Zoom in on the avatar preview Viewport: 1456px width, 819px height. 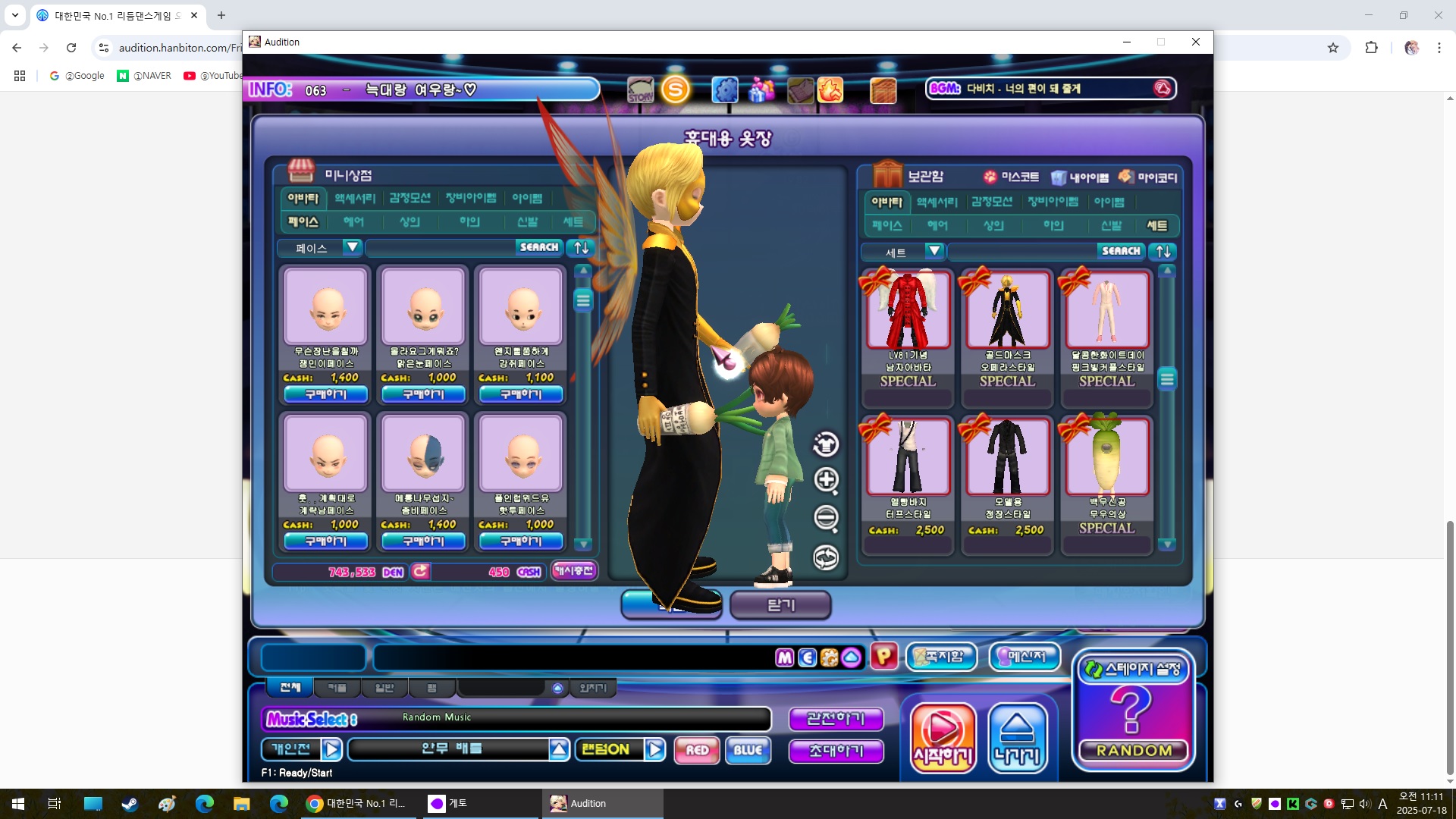(826, 479)
